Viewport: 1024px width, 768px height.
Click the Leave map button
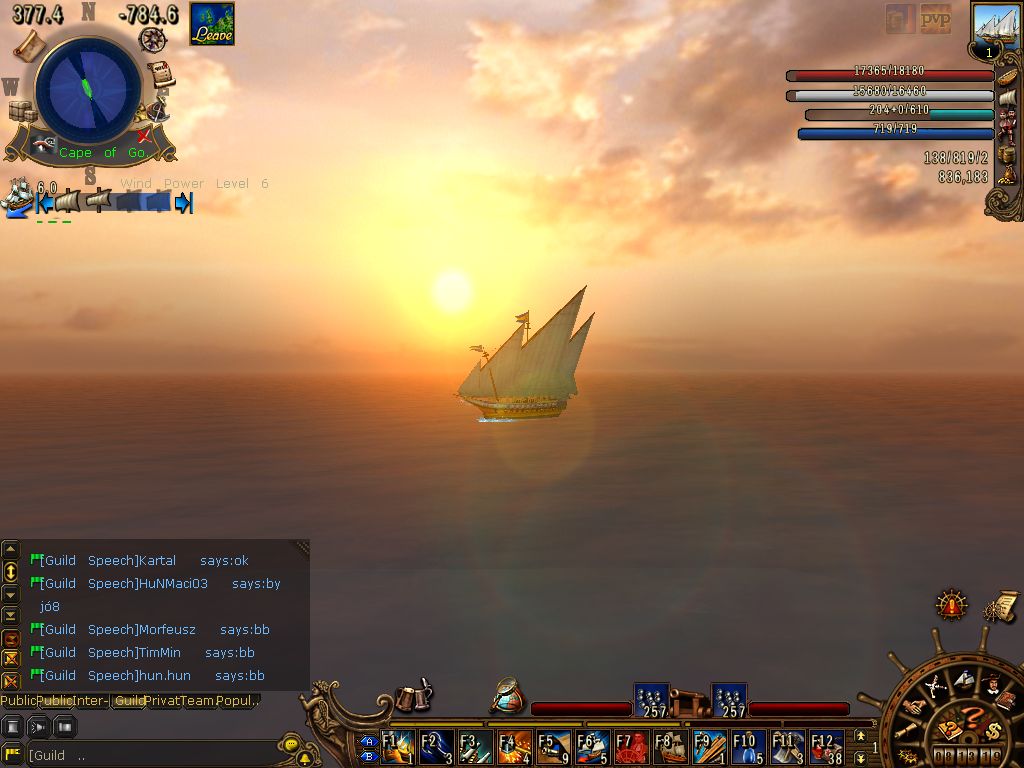pos(212,24)
